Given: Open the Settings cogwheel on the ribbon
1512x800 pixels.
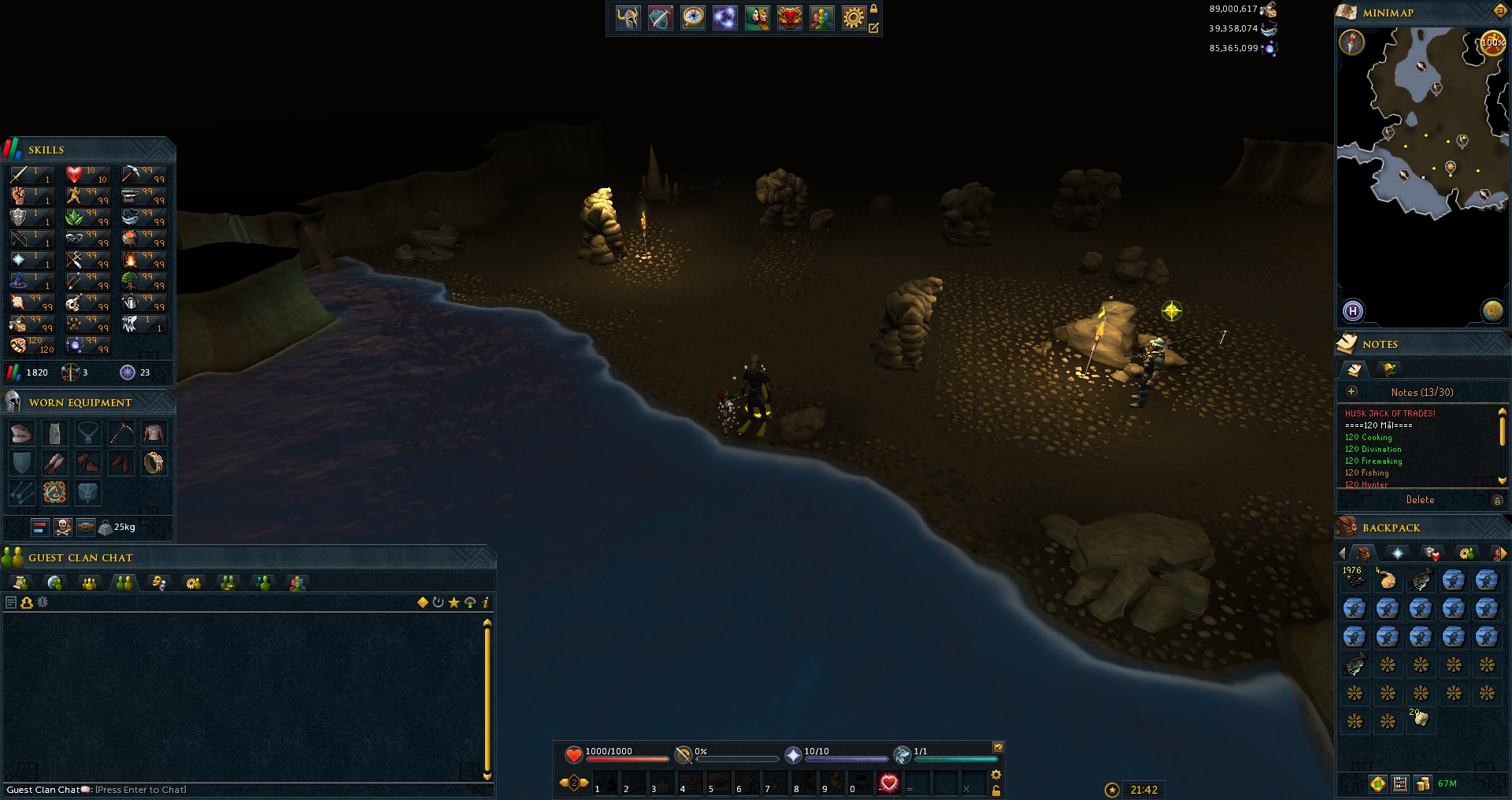Looking at the screenshot, I should (854, 18).
